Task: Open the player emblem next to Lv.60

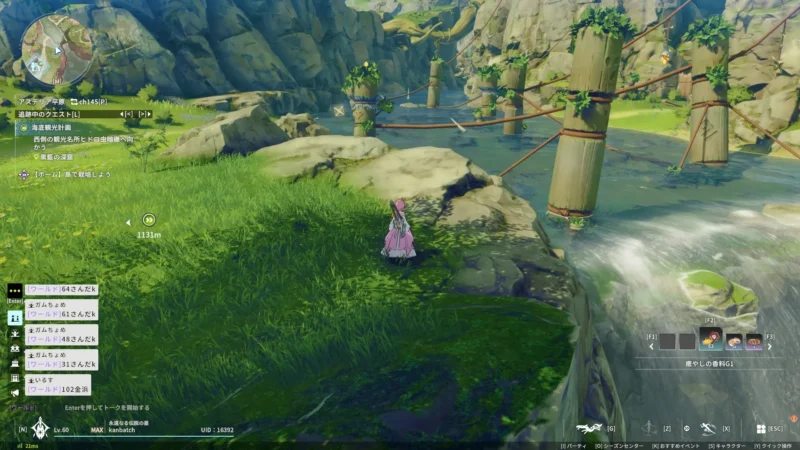Action: click(x=39, y=428)
